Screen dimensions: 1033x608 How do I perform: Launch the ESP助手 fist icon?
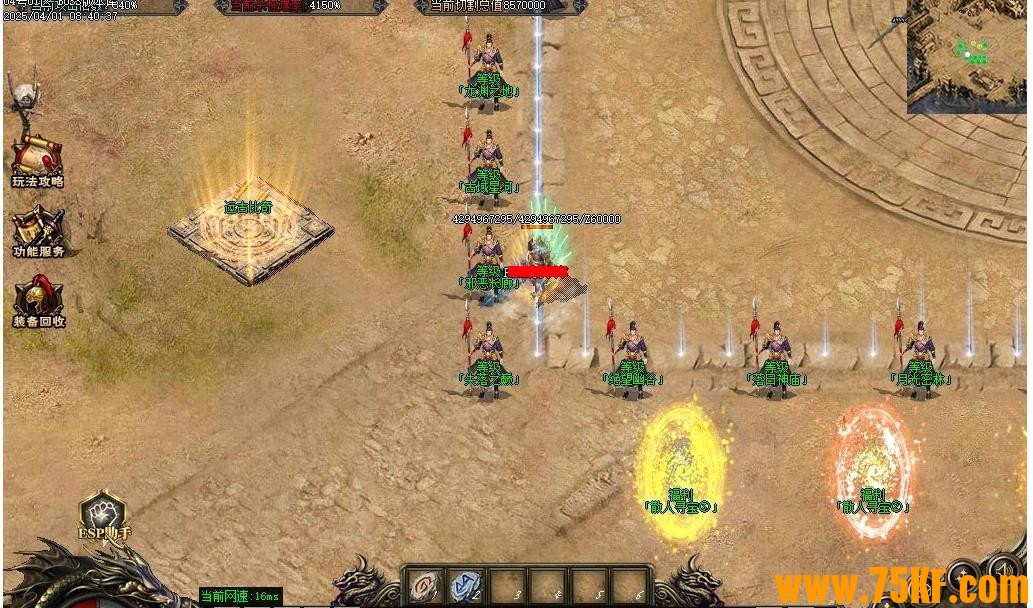(102, 512)
